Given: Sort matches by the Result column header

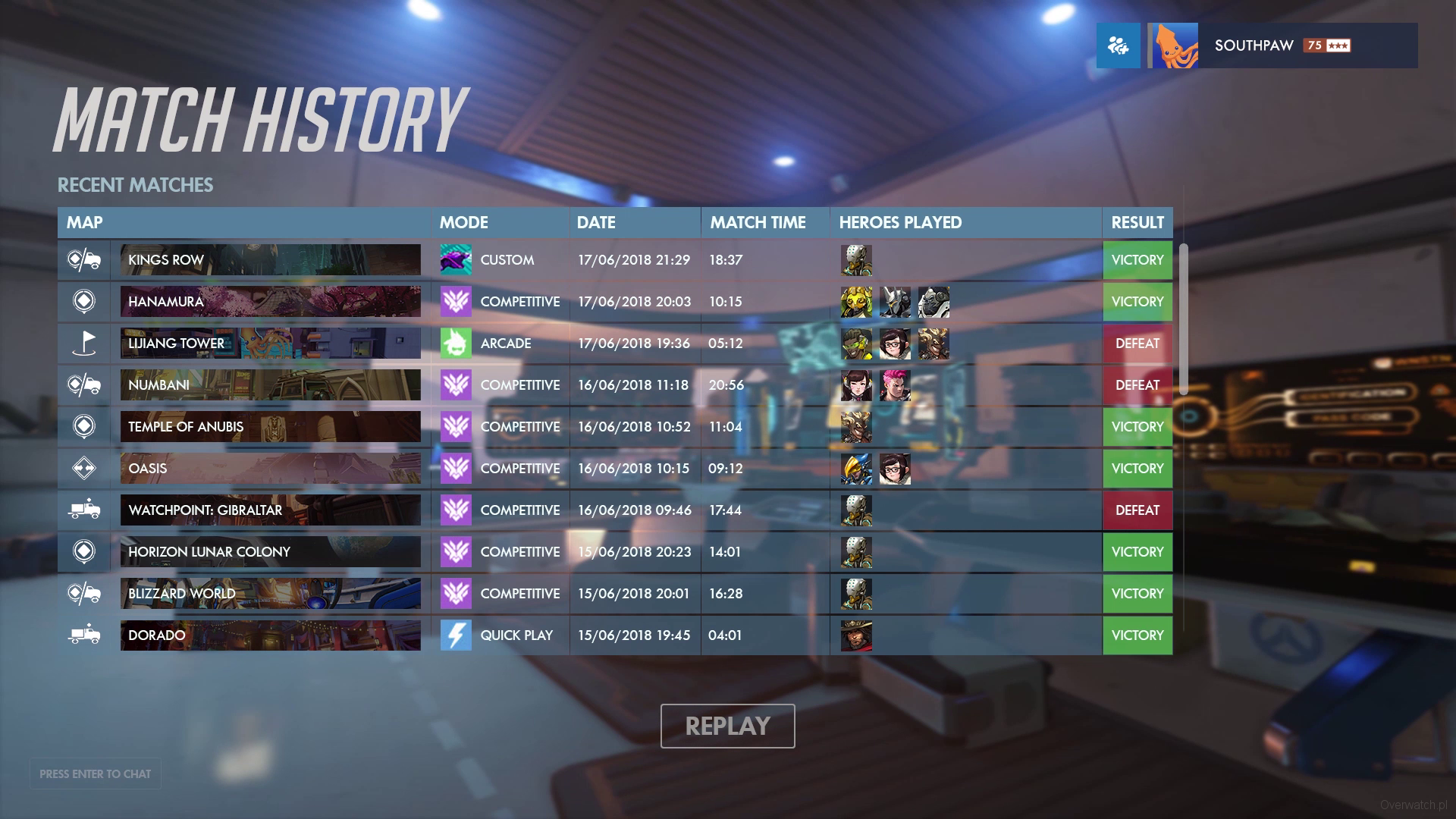Looking at the screenshot, I should [x=1137, y=222].
